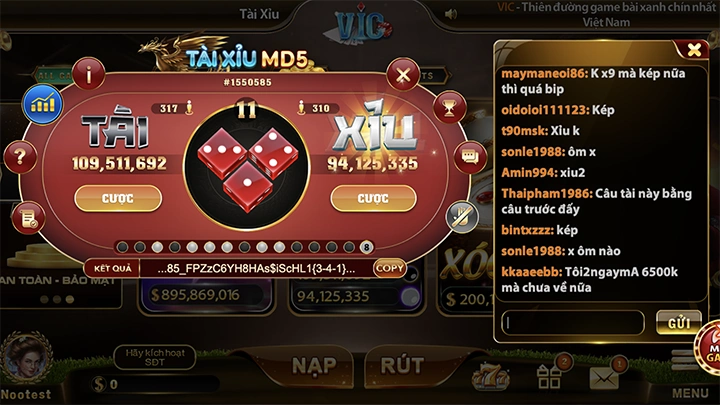The height and width of the screenshot is (405, 720).
Task: Open the question mark help
Action: [x=20, y=156]
